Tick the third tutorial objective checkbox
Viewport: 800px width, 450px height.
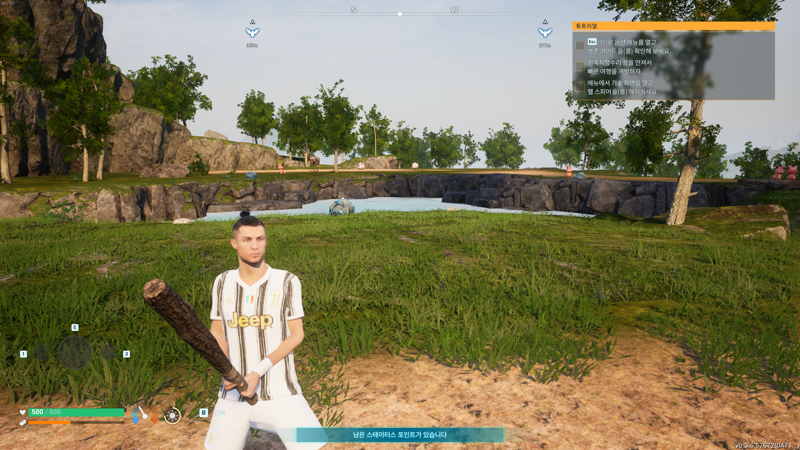pos(580,88)
